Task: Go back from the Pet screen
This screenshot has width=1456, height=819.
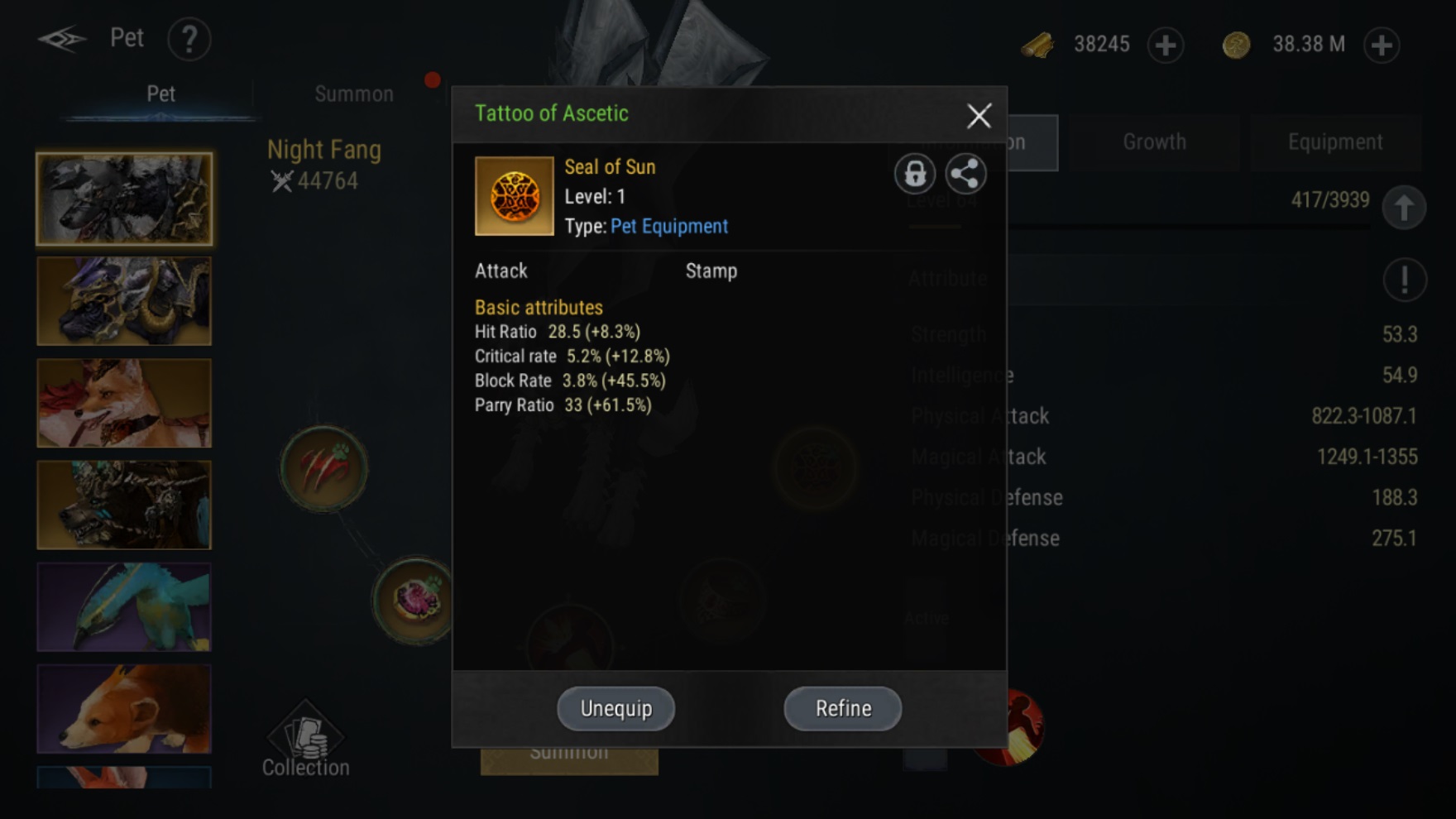Action: tap(61, 39)
